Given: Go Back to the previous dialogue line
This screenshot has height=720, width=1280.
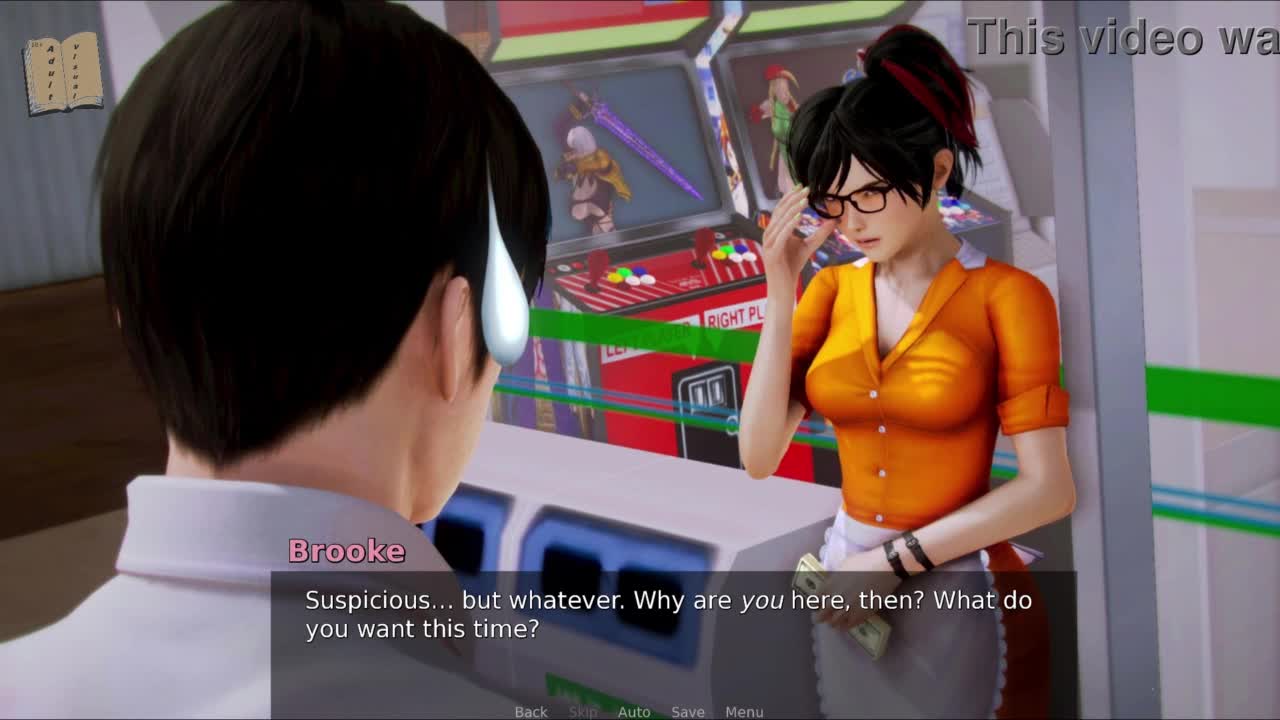Looking at the screenshot, I should pos(531,712).
